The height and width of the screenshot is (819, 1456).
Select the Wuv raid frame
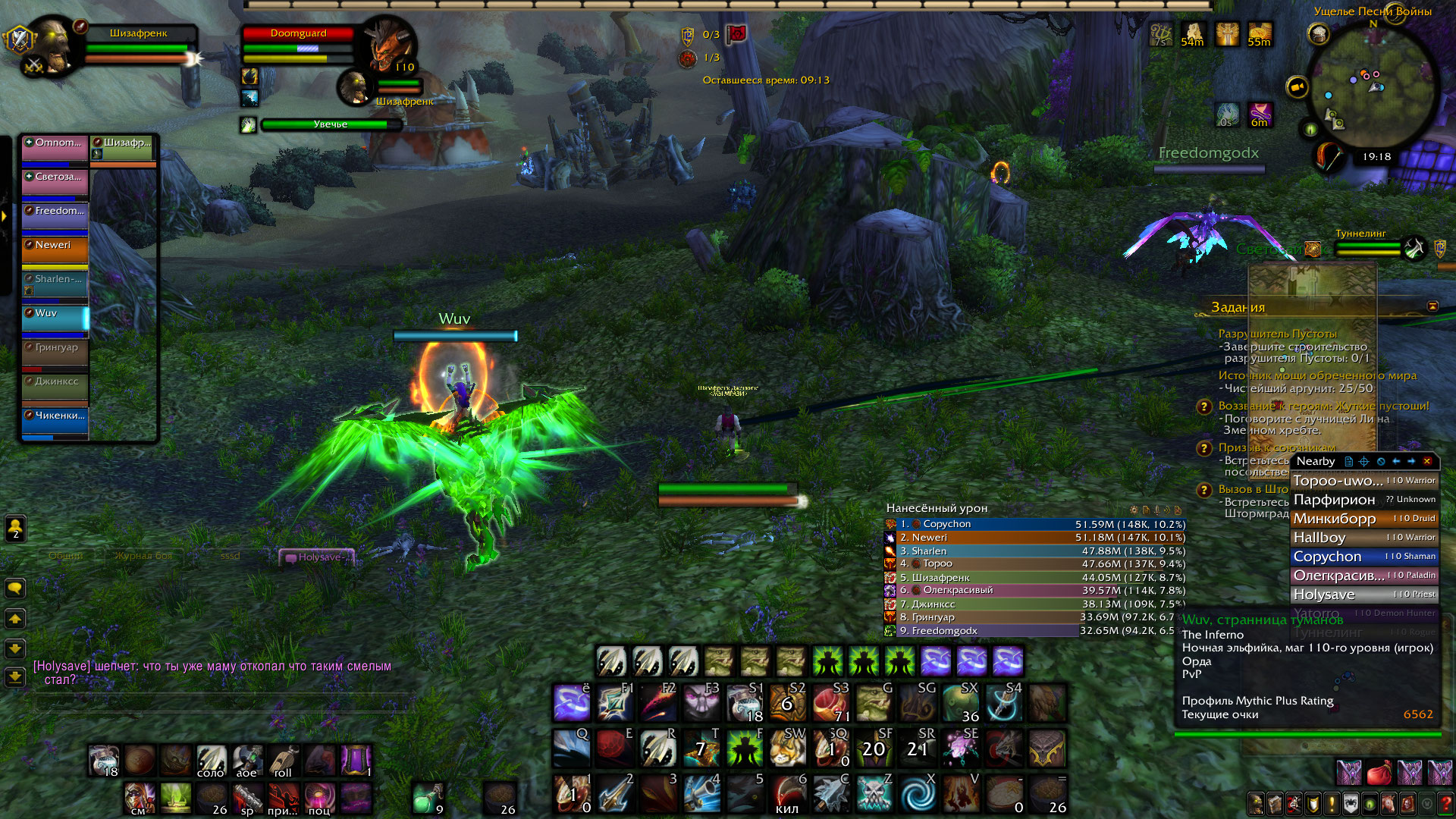[x=55, y=318]
